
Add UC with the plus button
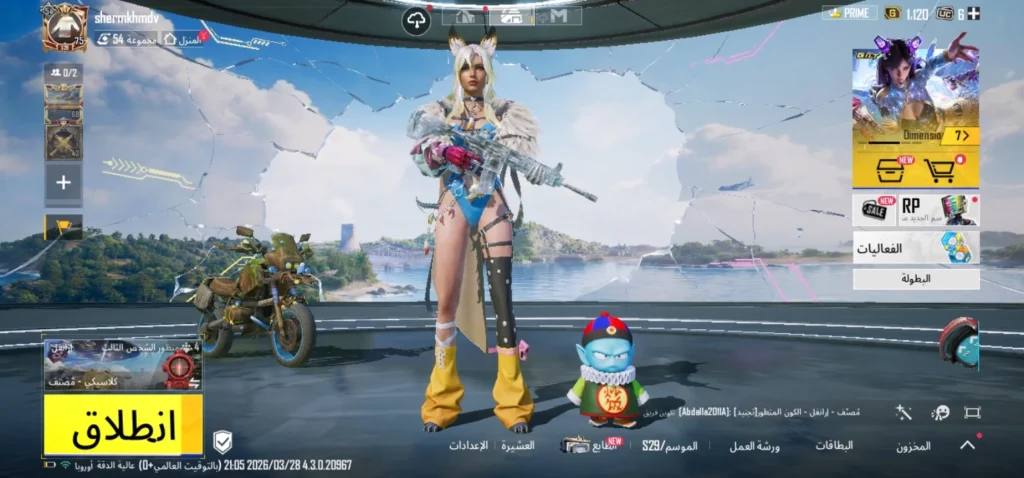point(974,13)
